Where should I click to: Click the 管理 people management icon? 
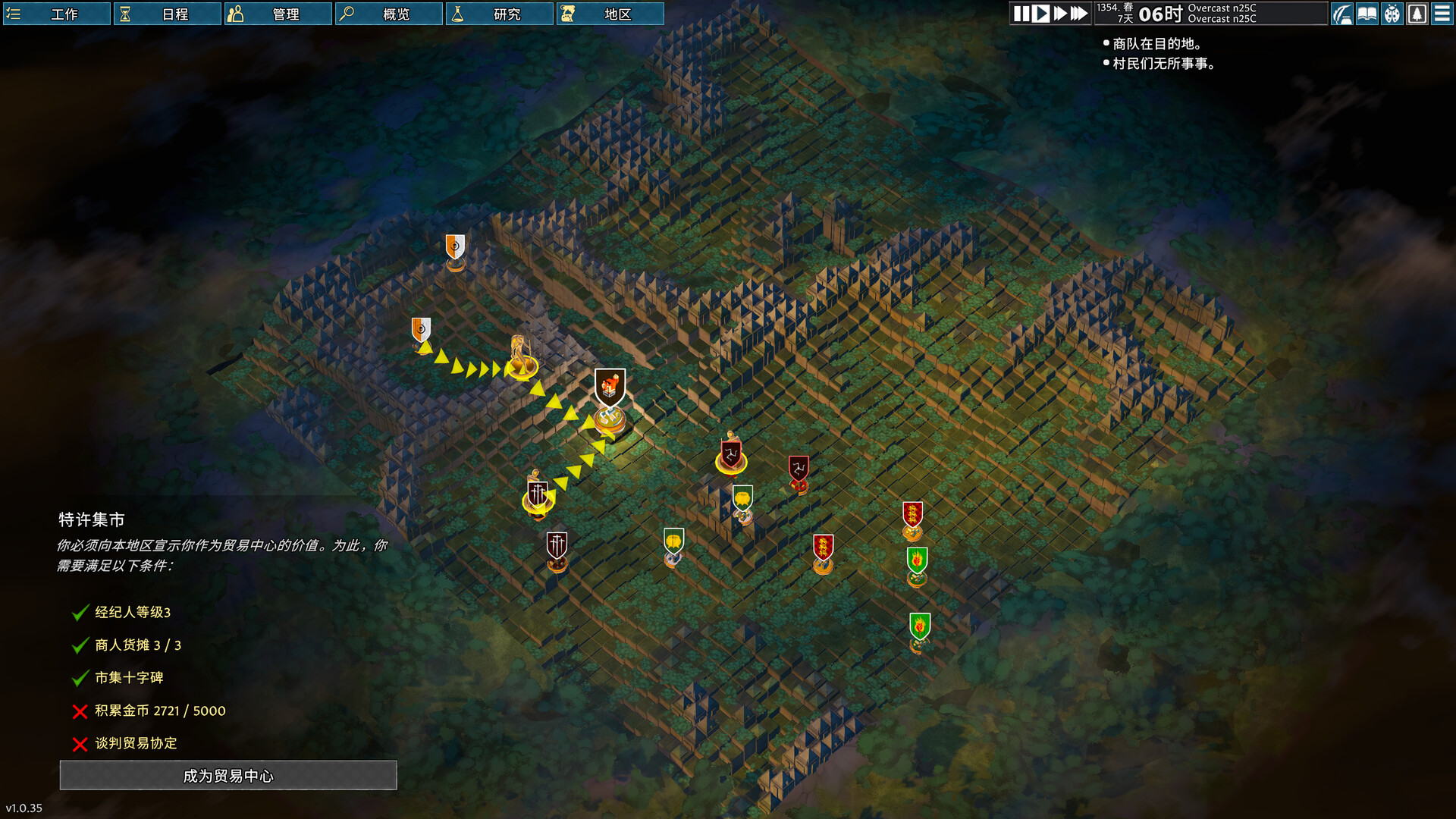click(x=236, y=13)
